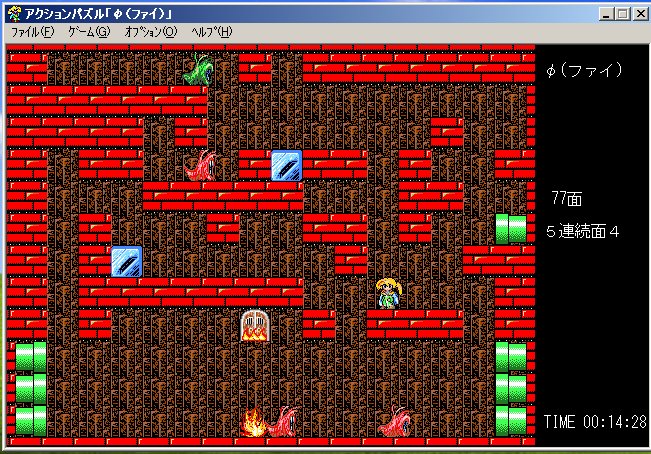The width and height of the screenshot is (651, 454).
Task: Open the ヘルプ(H) menu
Action: tap(212, 32)
